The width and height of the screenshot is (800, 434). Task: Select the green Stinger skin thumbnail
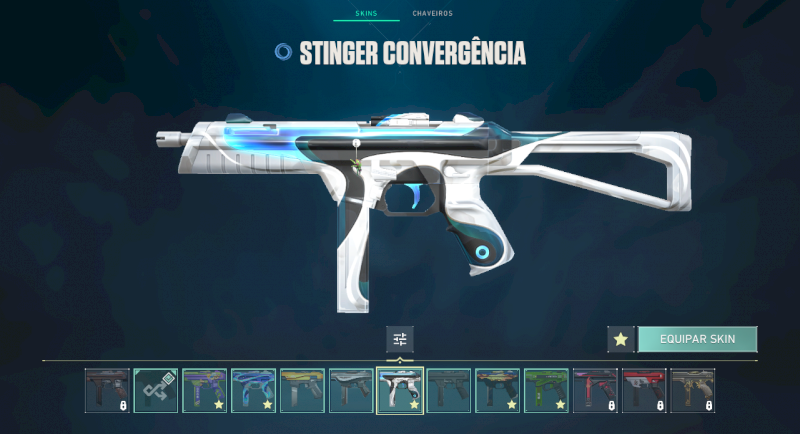546,391
